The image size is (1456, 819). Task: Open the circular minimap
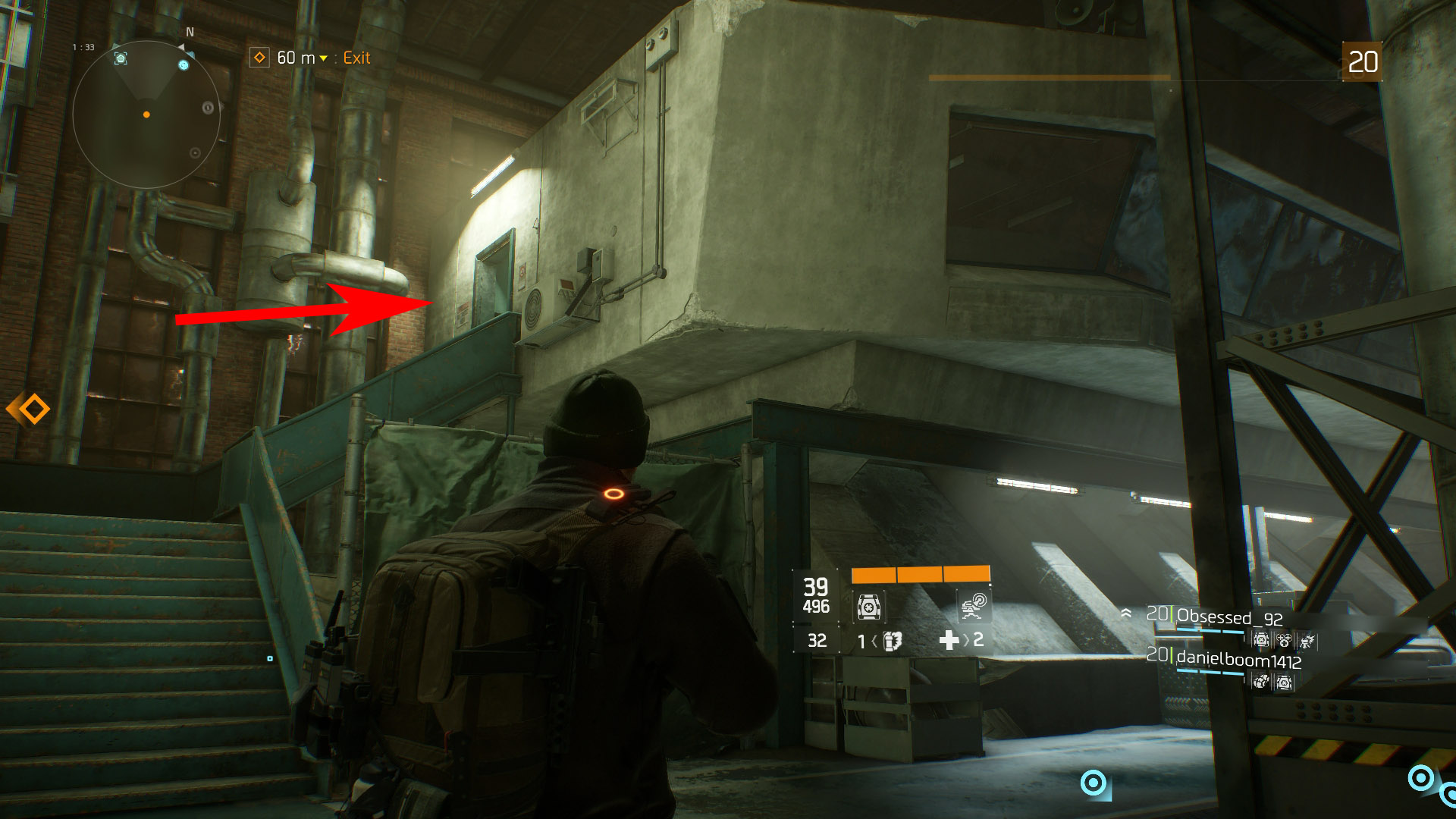pos(146,115)
